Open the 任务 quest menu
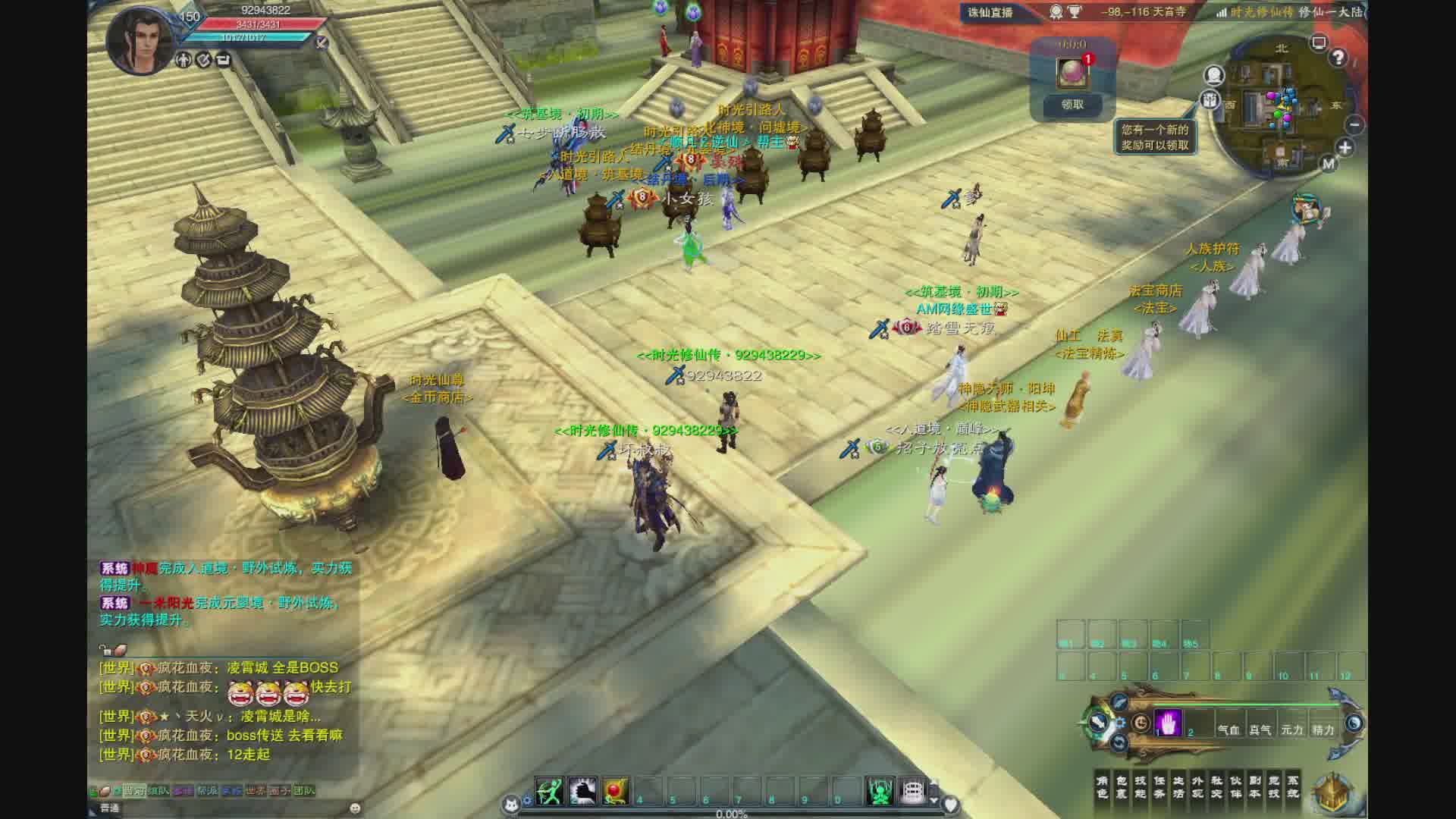This screenshot has width=1456, height=819. [x=1159, y=786]
